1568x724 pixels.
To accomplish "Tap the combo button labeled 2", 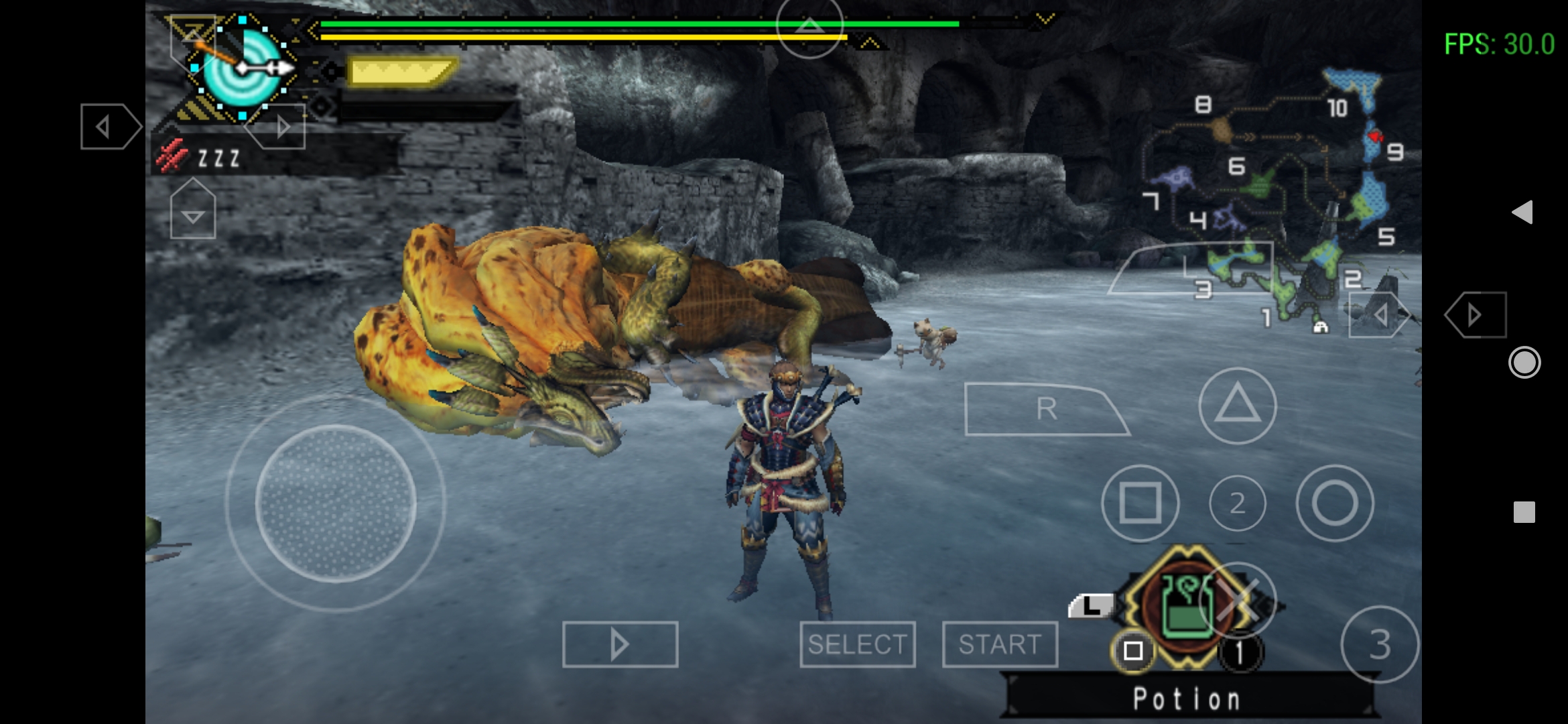I will click(1237, 503).
